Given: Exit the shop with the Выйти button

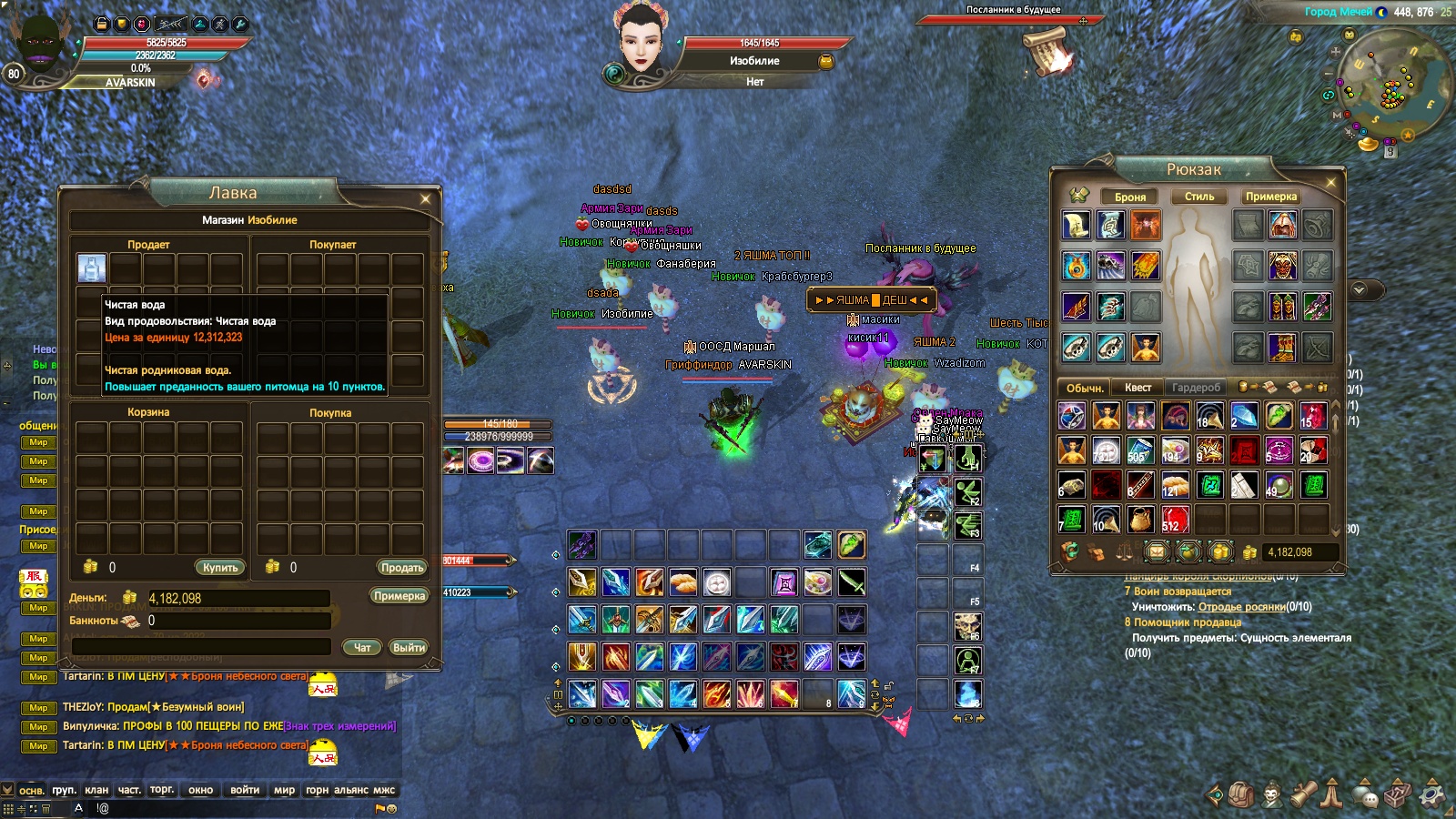Looking at the screenshot, I should pyautogui.click(x=409, y=647).
